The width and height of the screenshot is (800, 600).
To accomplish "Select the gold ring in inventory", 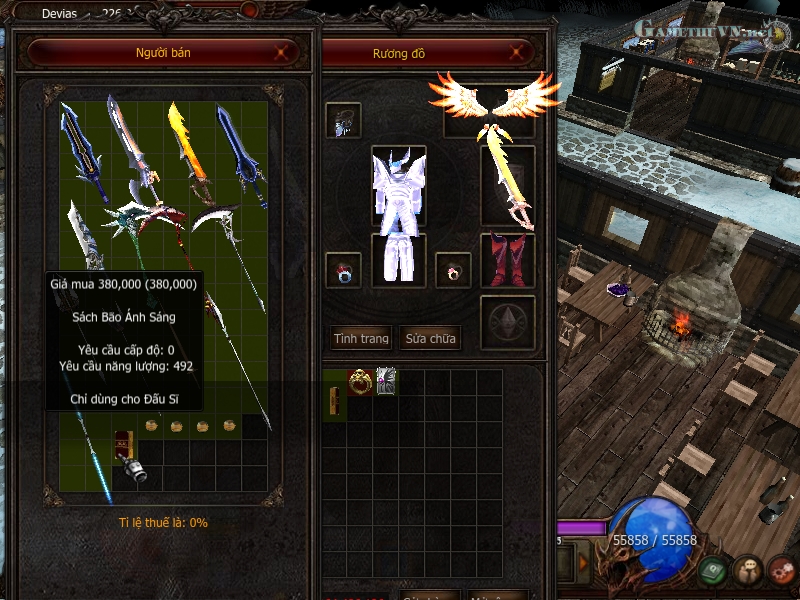I will coord(360,380).
